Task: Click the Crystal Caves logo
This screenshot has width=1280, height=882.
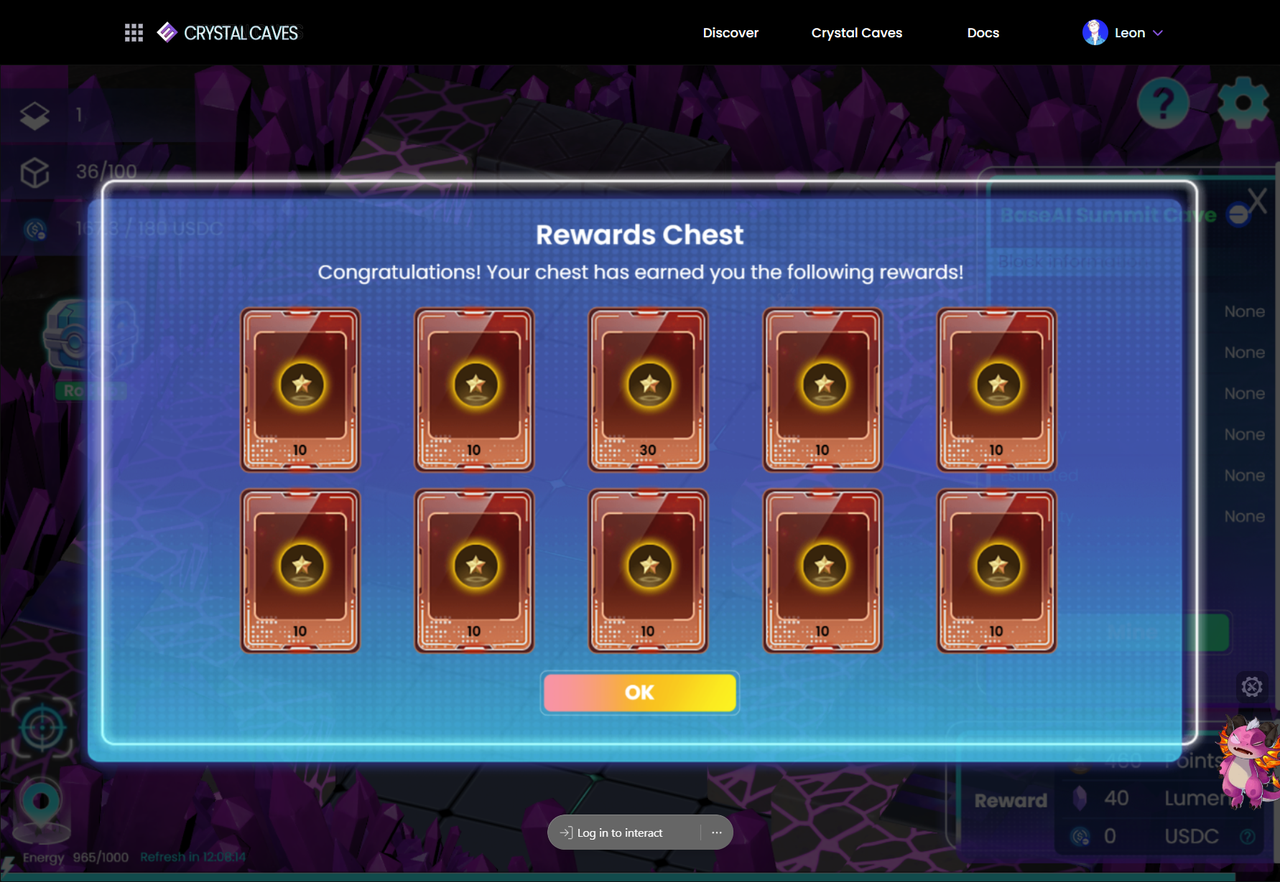Action: [229, 33]
